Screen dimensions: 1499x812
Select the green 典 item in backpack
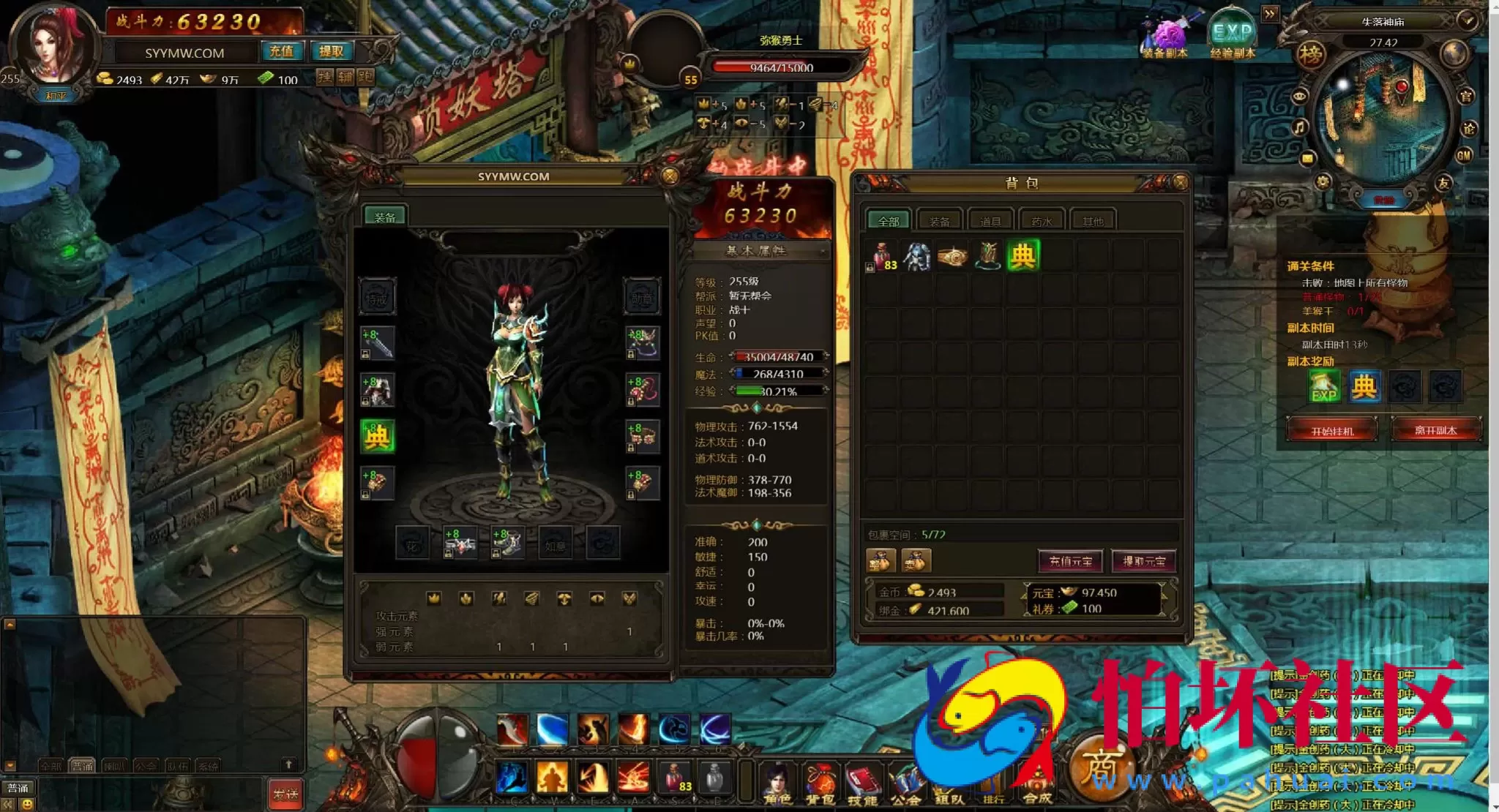click(x=1023, y=255)
